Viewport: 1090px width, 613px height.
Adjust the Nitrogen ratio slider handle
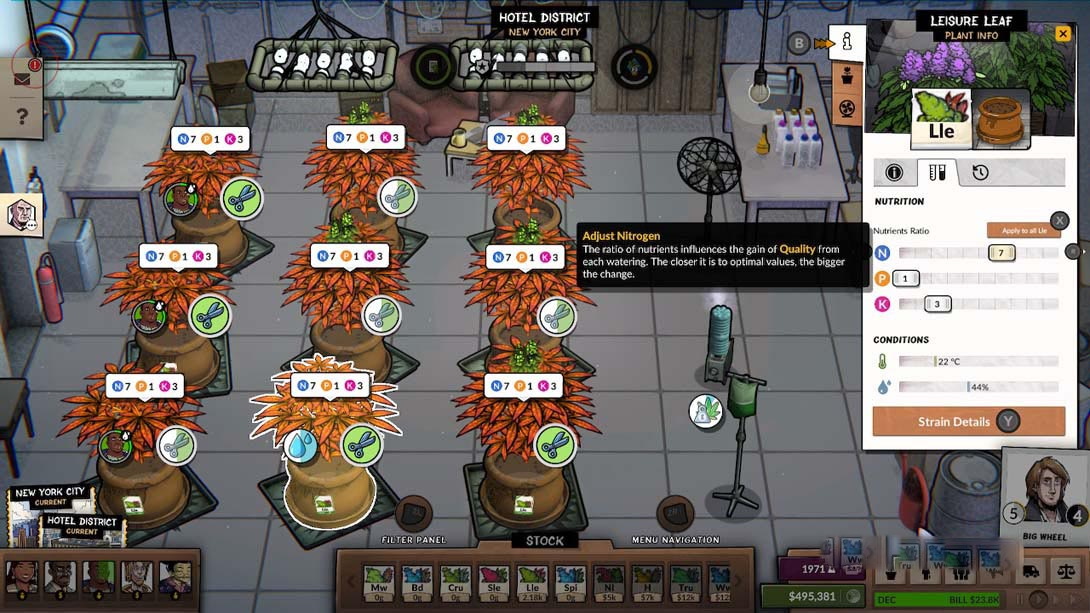click(1001, 253)
